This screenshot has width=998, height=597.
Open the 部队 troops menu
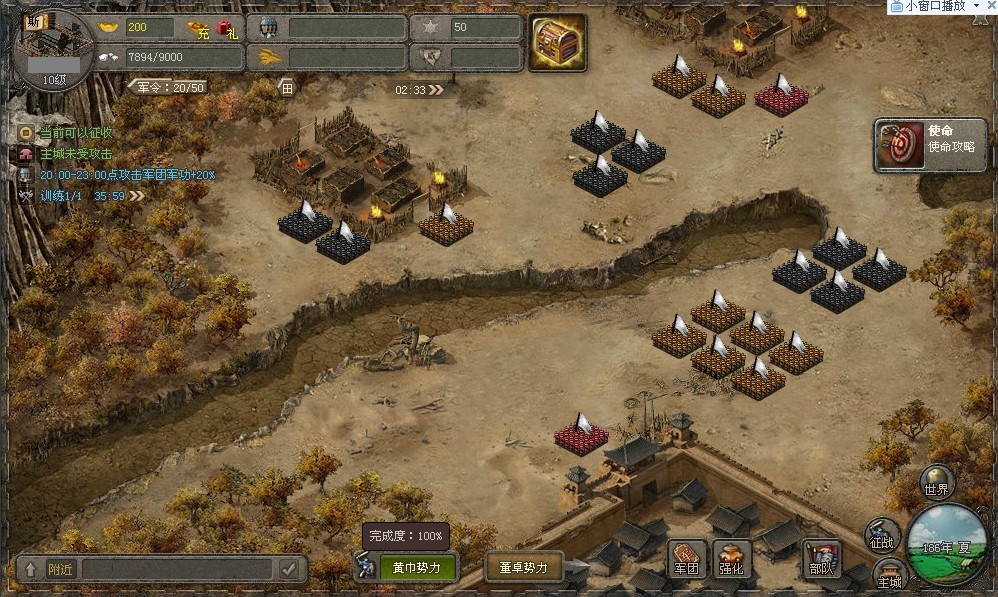pyautogui.click(x=821, y=559)
